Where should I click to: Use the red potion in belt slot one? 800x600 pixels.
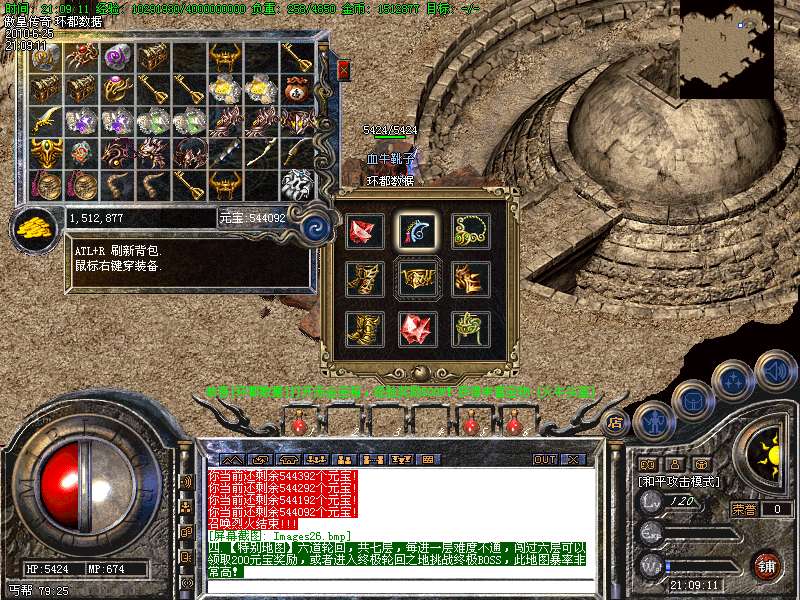(x=298, y=425)
